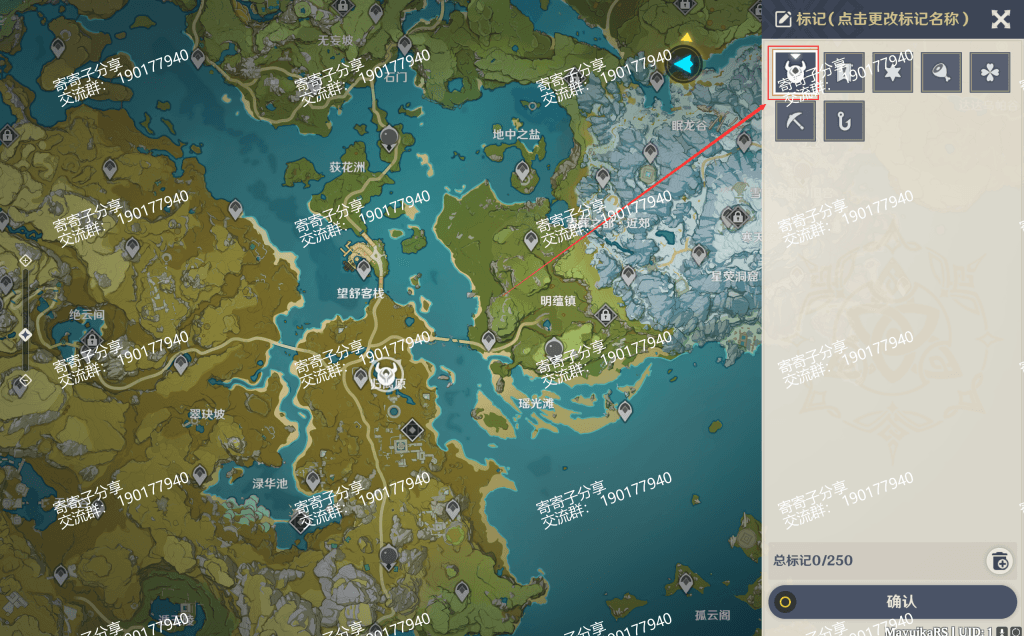Confirm the marker with 确认 button

pyautogui.click(x=892, y=602)
